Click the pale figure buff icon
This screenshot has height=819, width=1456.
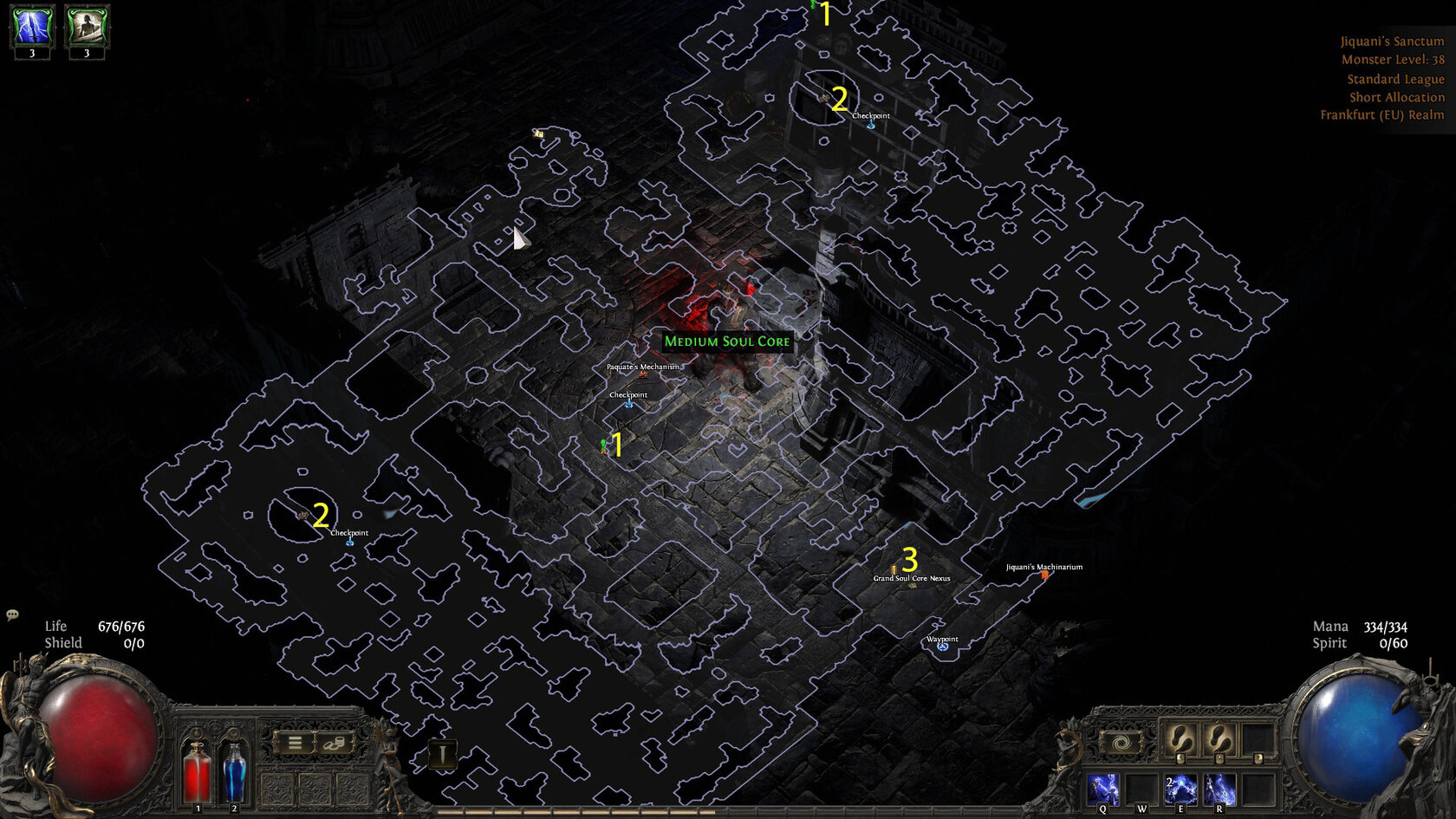87,26
